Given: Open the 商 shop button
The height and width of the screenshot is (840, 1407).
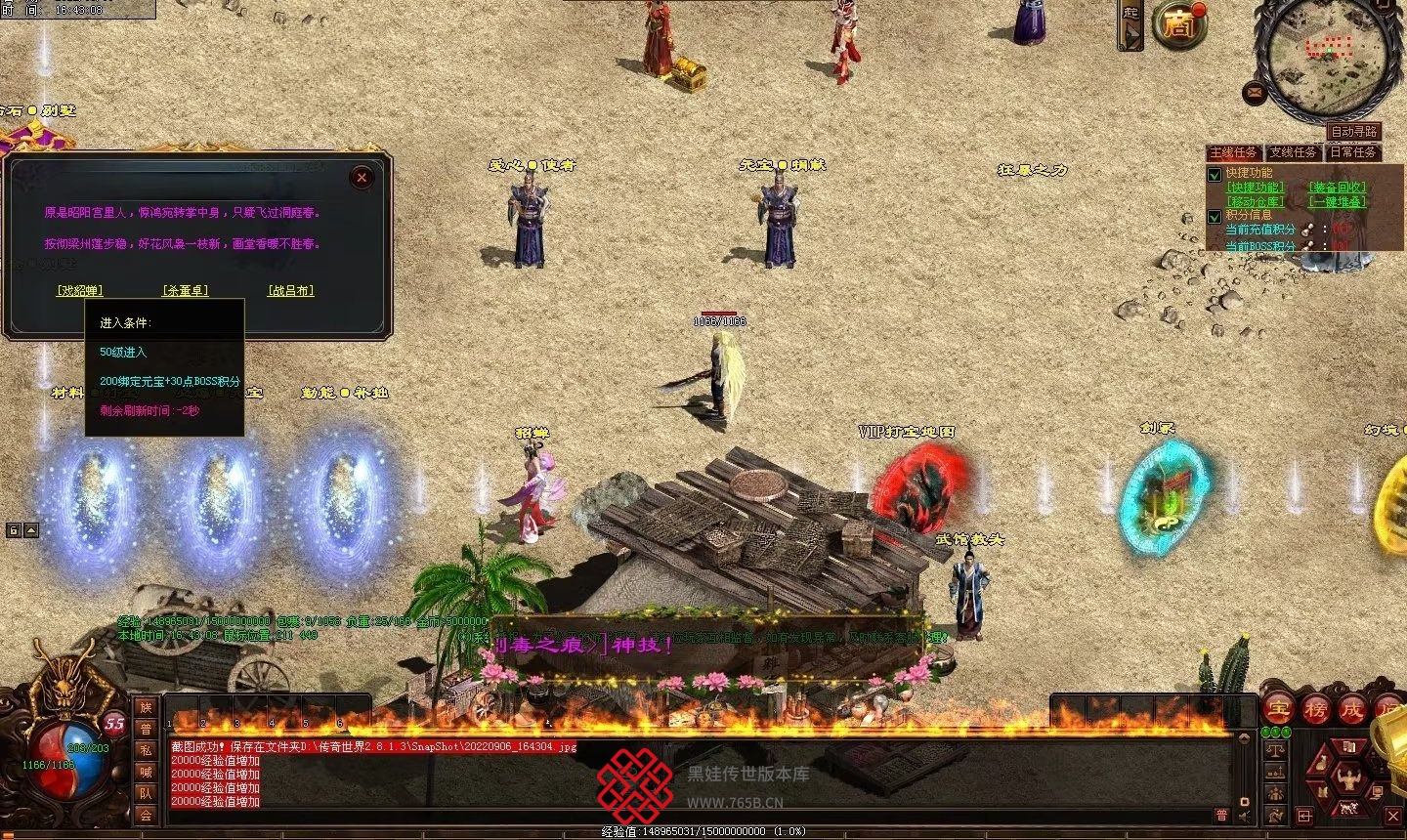Looking at the screenshot, I should (x=1178, y=26).
